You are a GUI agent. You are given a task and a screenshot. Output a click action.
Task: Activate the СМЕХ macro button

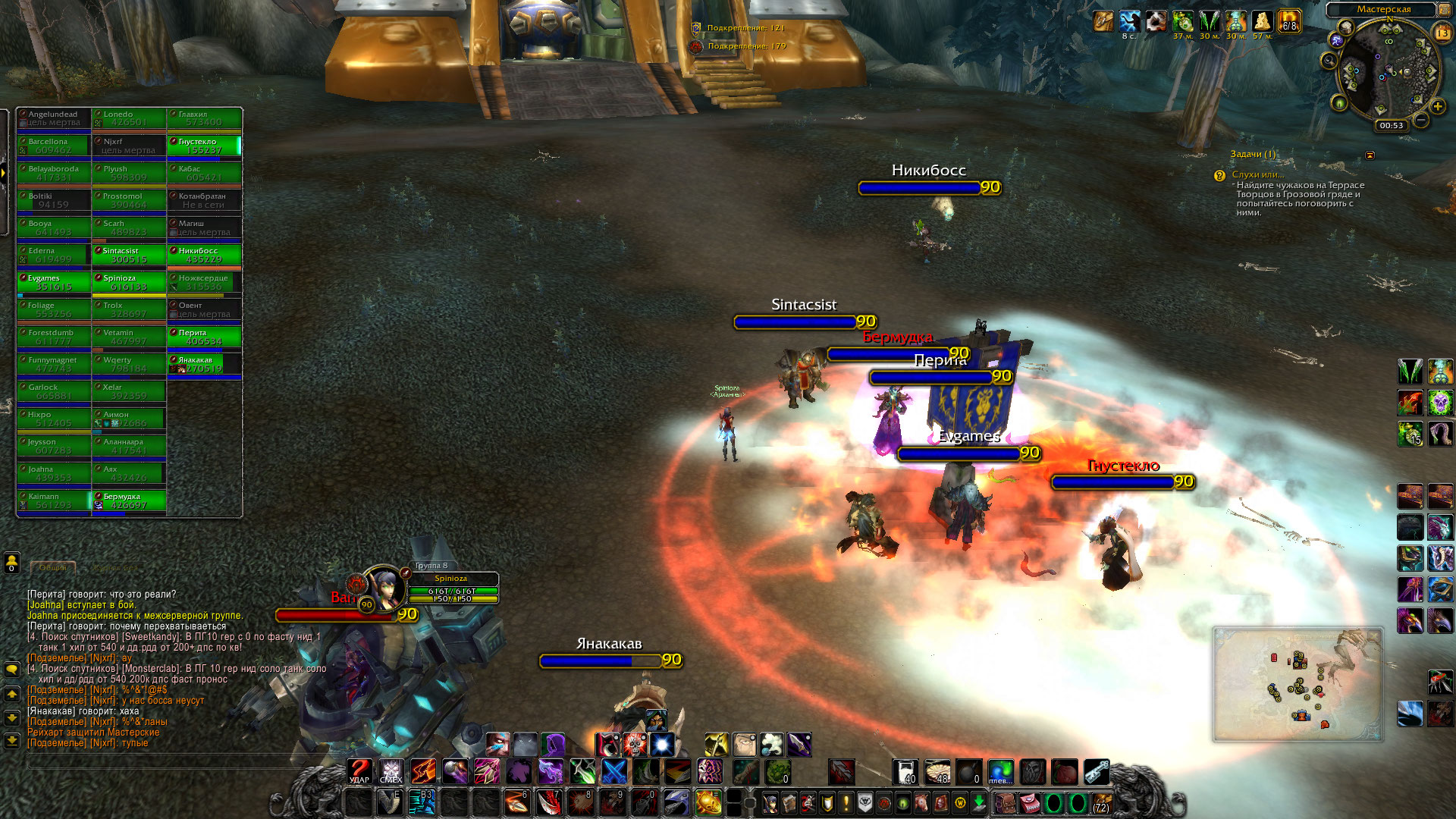click(x=391, y=772)
